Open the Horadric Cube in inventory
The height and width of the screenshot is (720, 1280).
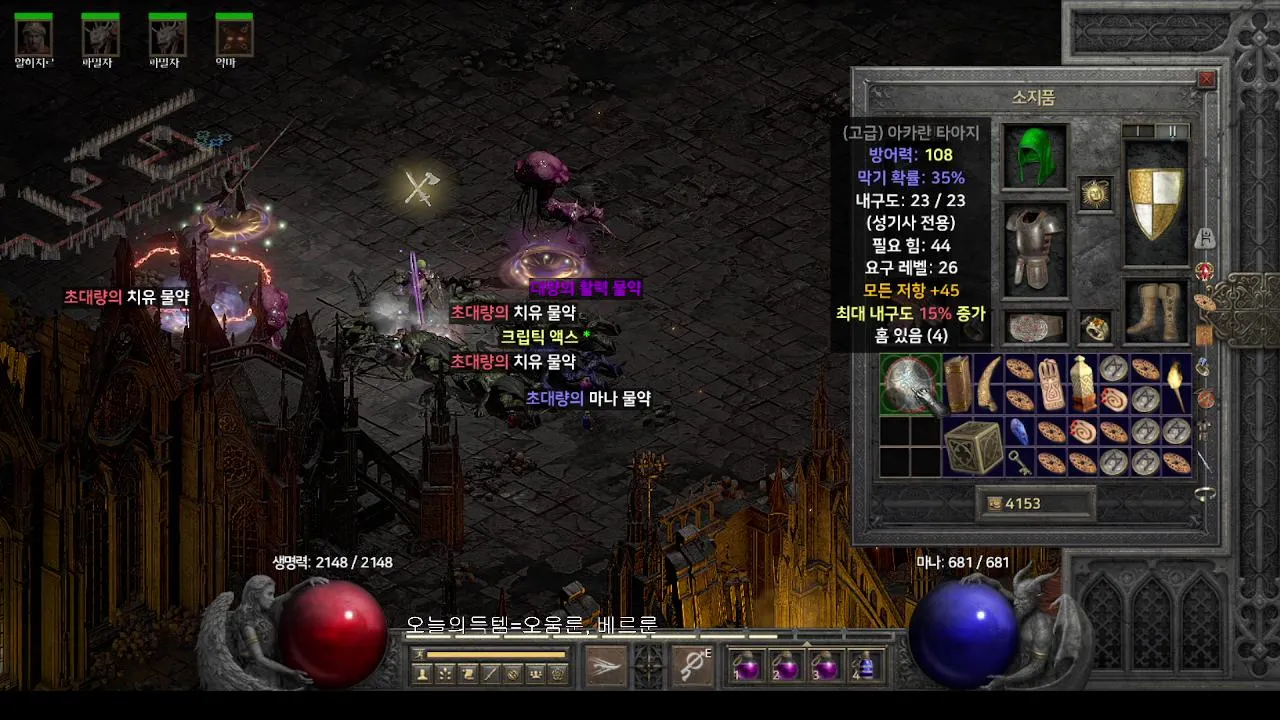[973, 446]
